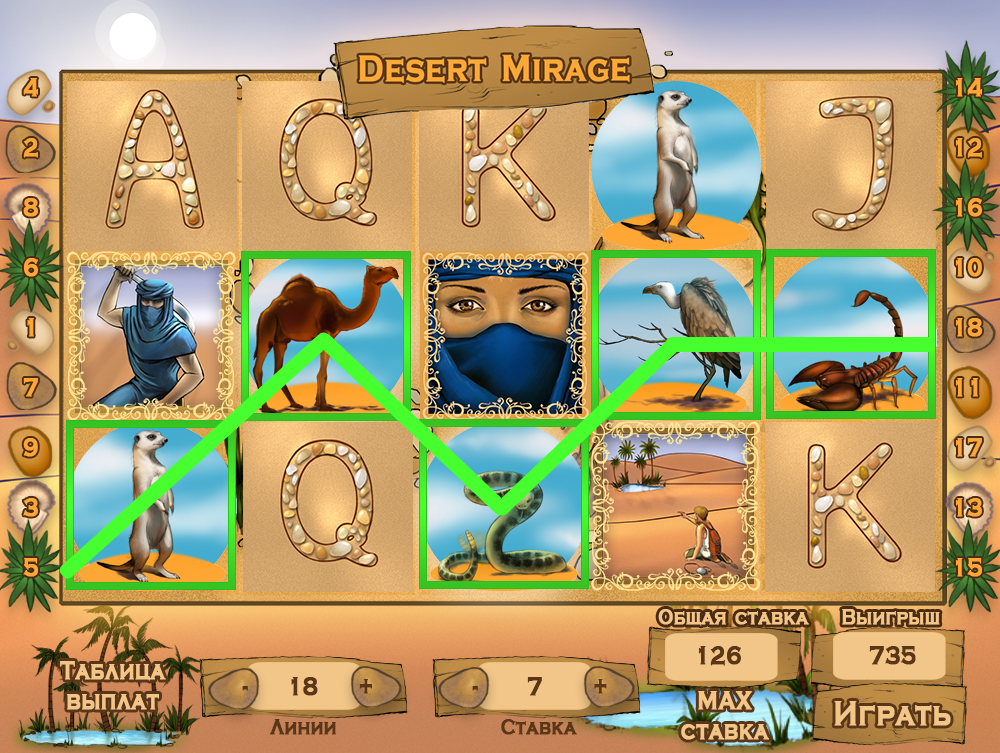Increase the number of lines (Линии)
Viewport: 1000px width, 753px height.
[366, 686]
